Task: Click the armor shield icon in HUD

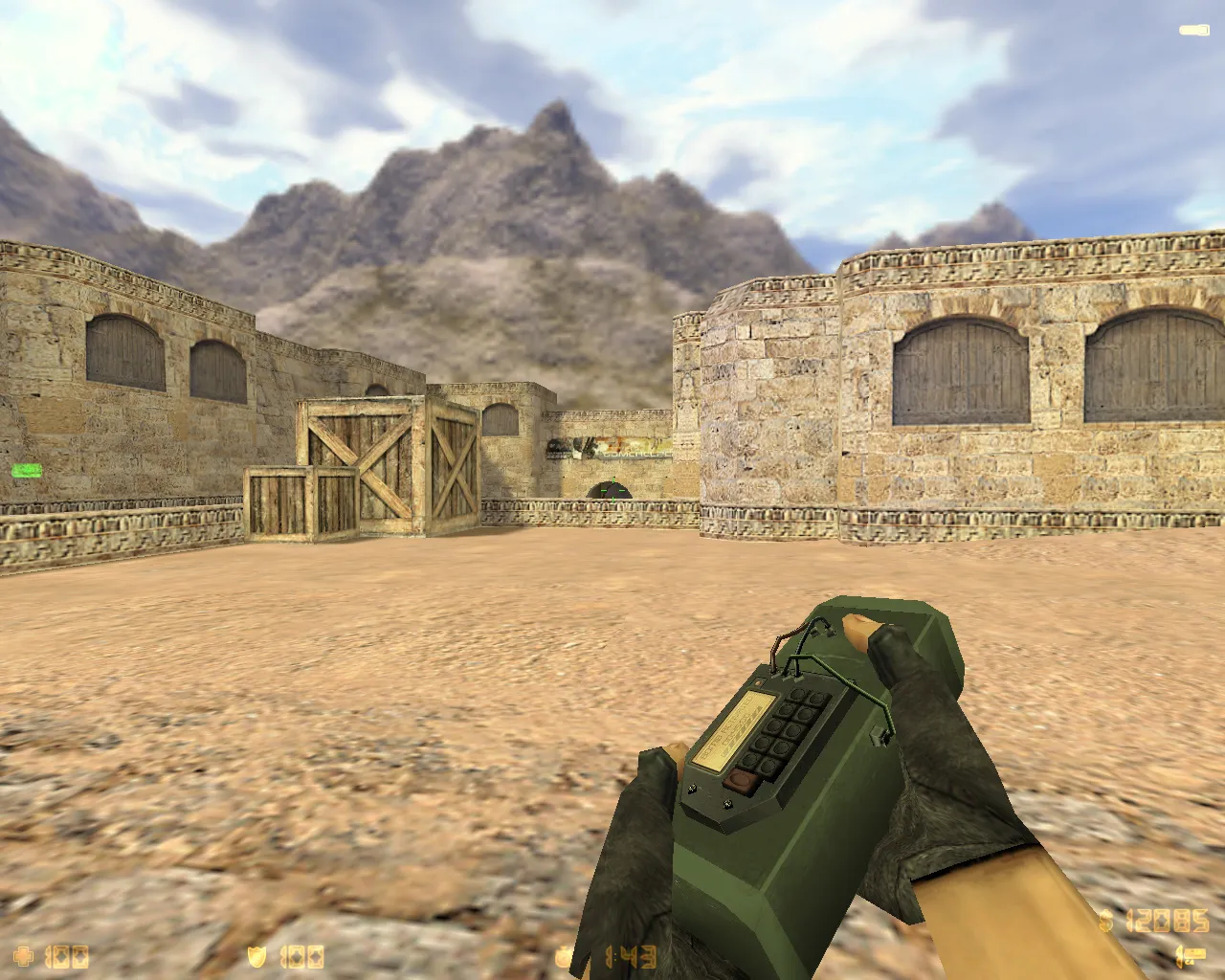Action: [x=256, y=954]
